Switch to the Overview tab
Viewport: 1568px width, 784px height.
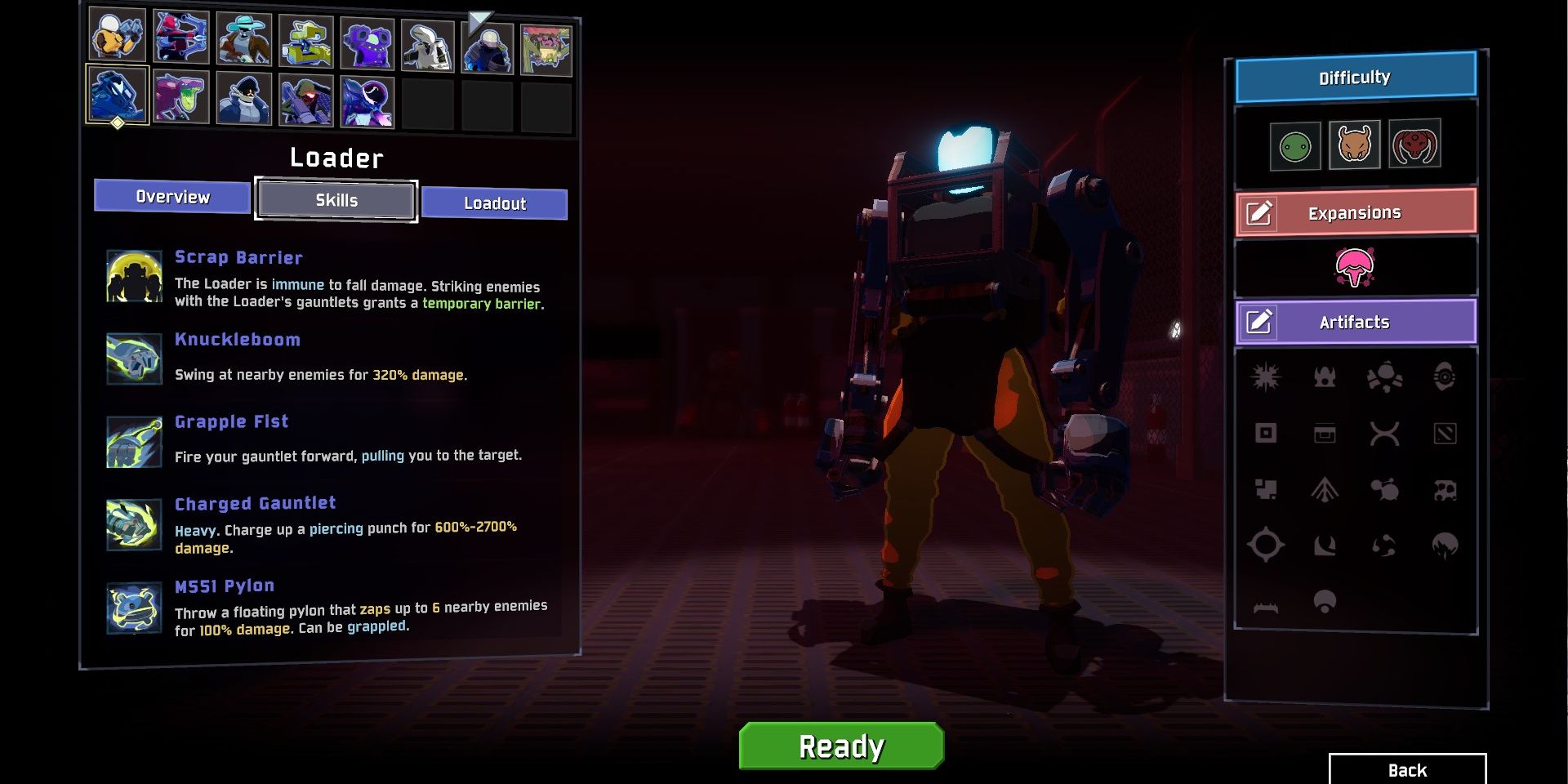[171, 196]
